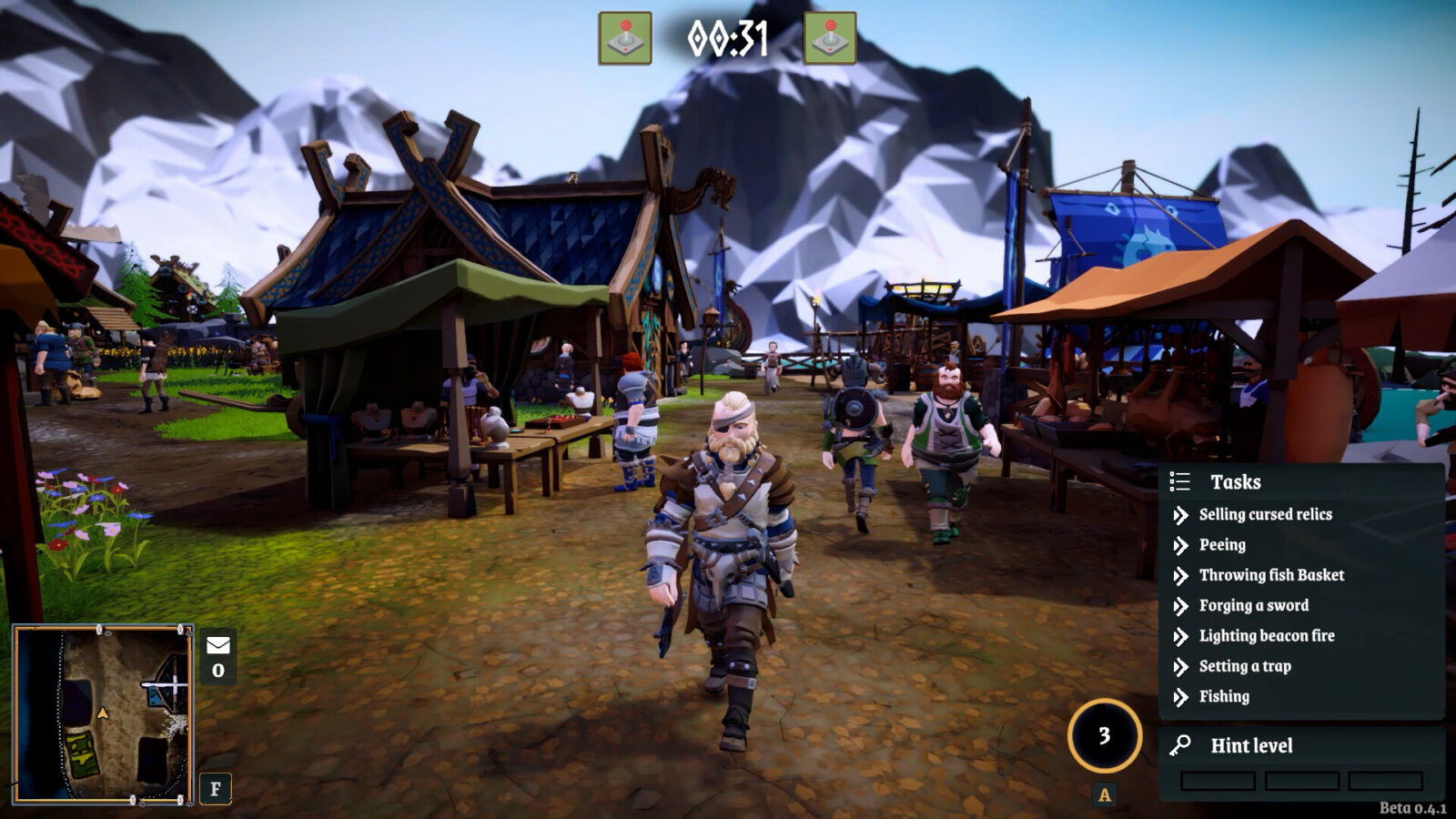Click the circular counter showing 3
The image size is (1456, 819).
tap(1104, 735)
